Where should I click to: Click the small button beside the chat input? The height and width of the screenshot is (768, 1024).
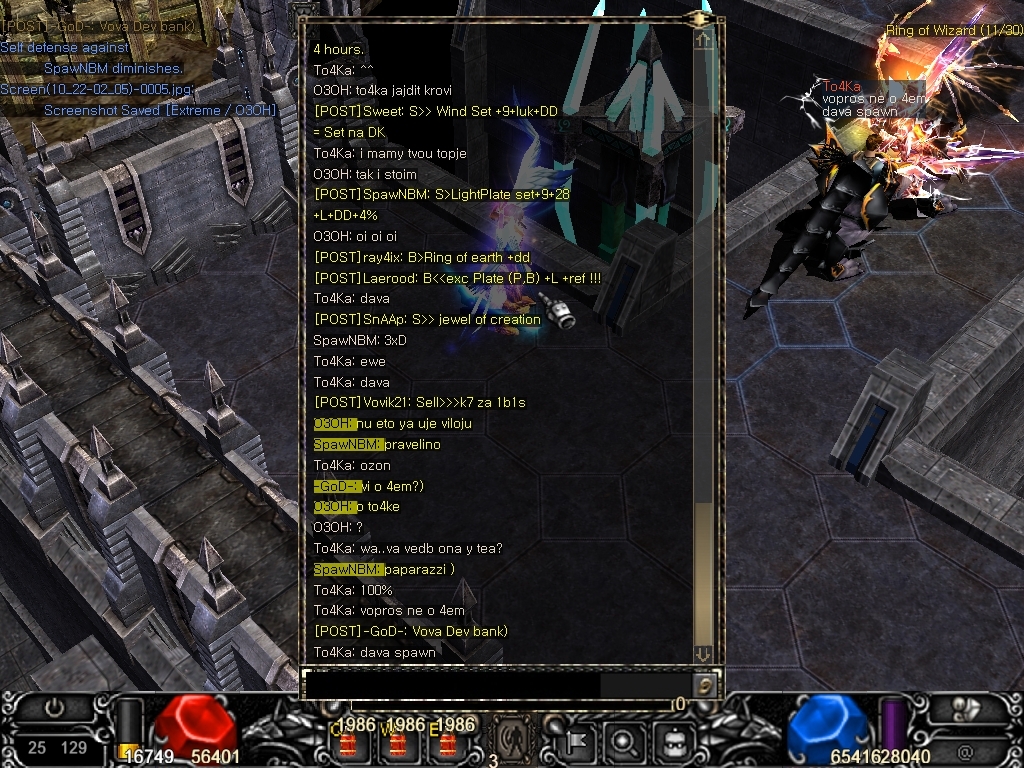click(706, 685)
